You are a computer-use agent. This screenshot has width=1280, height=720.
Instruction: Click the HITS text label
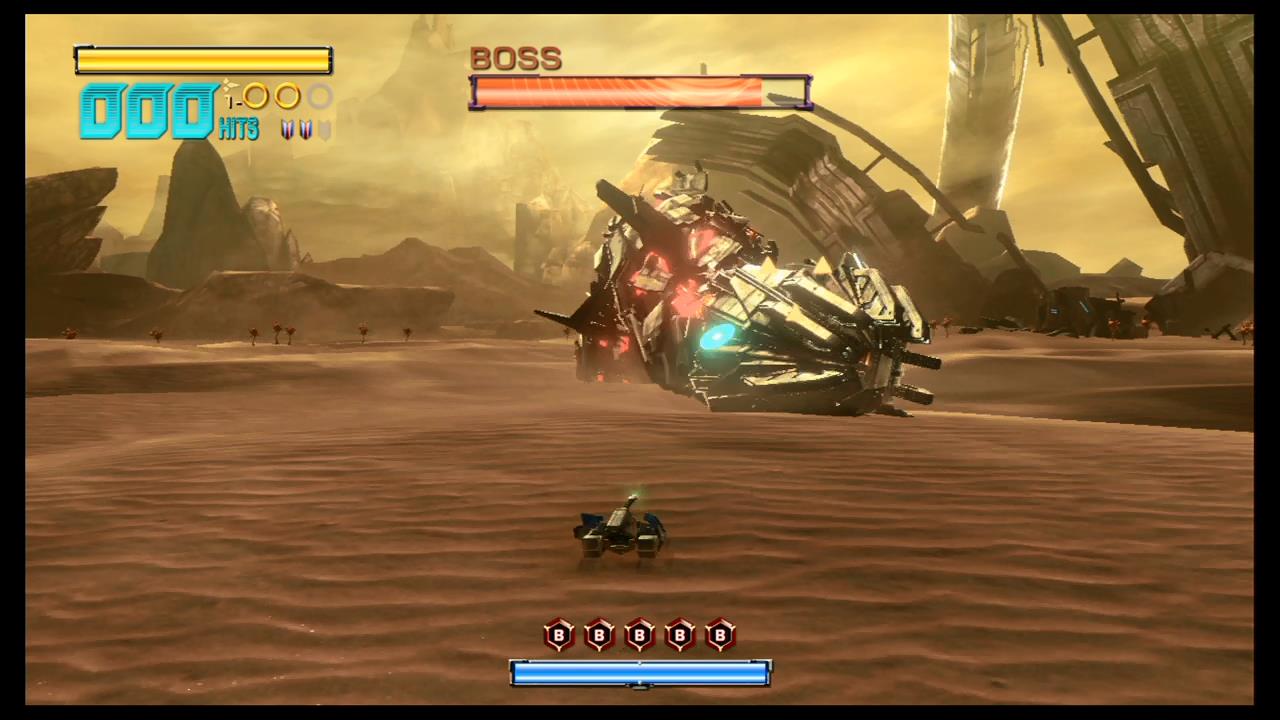[238, 129]
